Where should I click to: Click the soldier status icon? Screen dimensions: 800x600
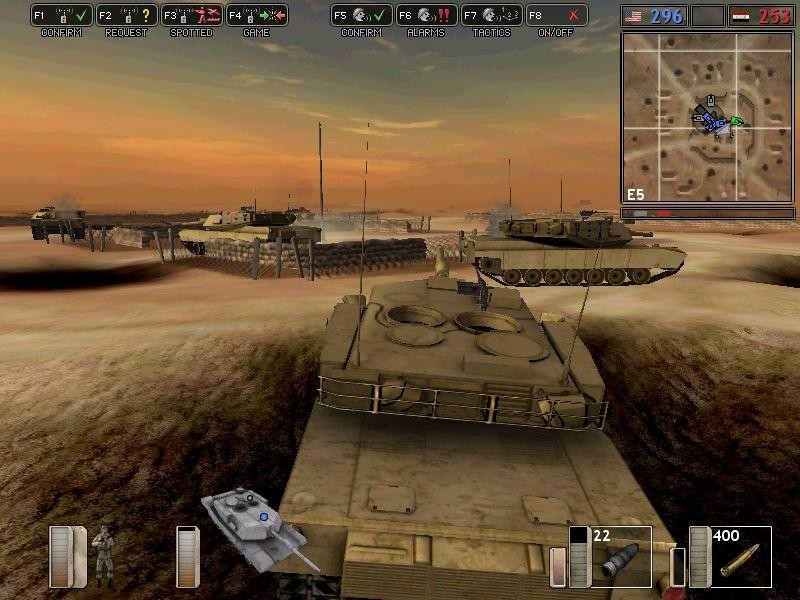click(103, 555)
